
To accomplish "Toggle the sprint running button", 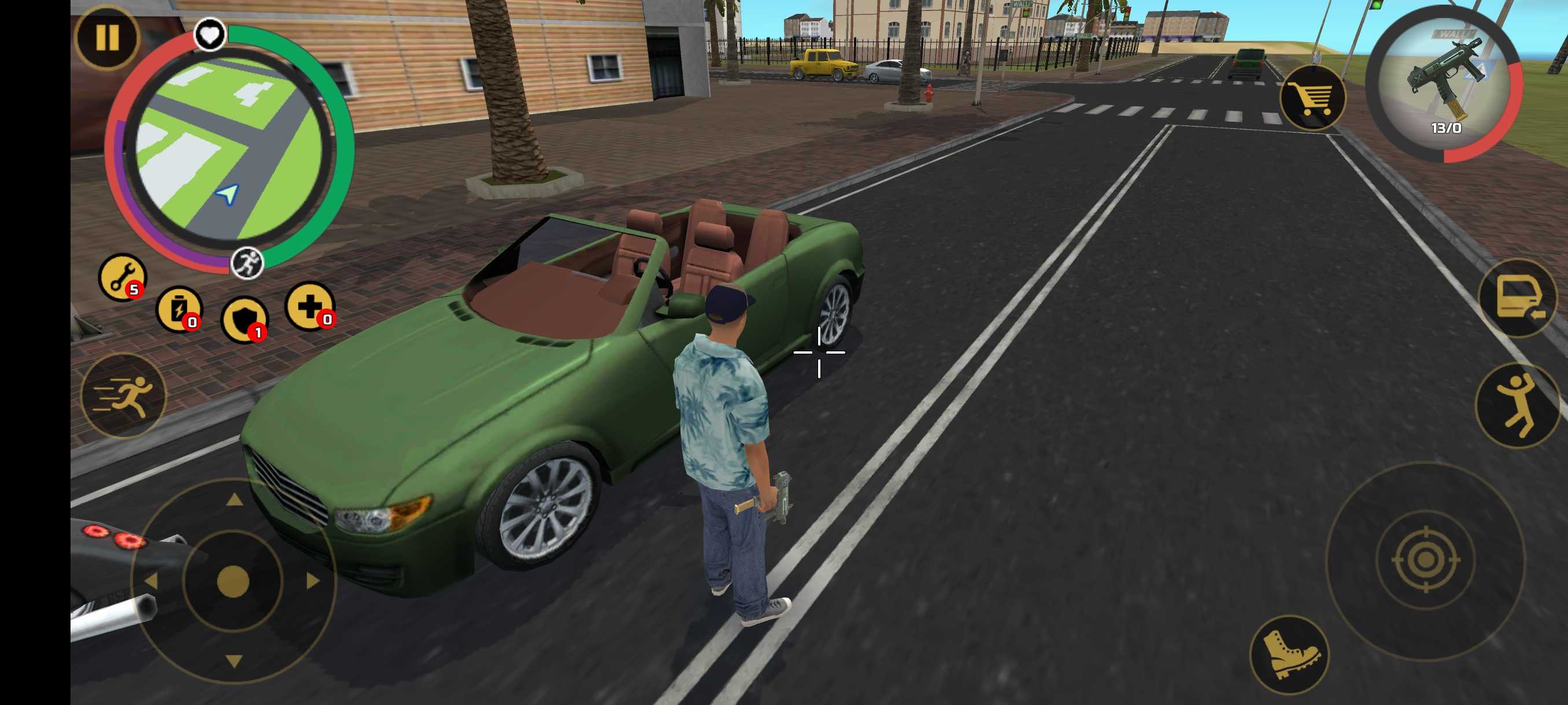I will 124,396.
